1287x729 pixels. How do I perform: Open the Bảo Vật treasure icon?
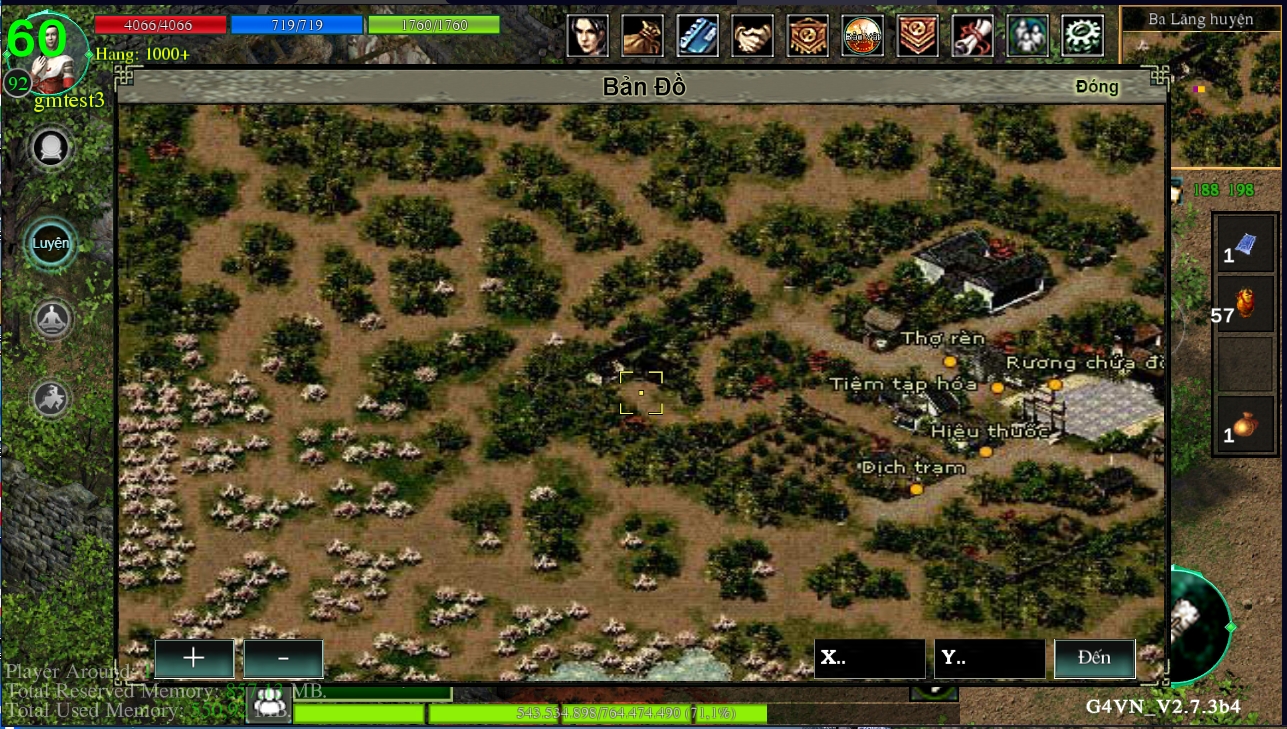[862, 35]
